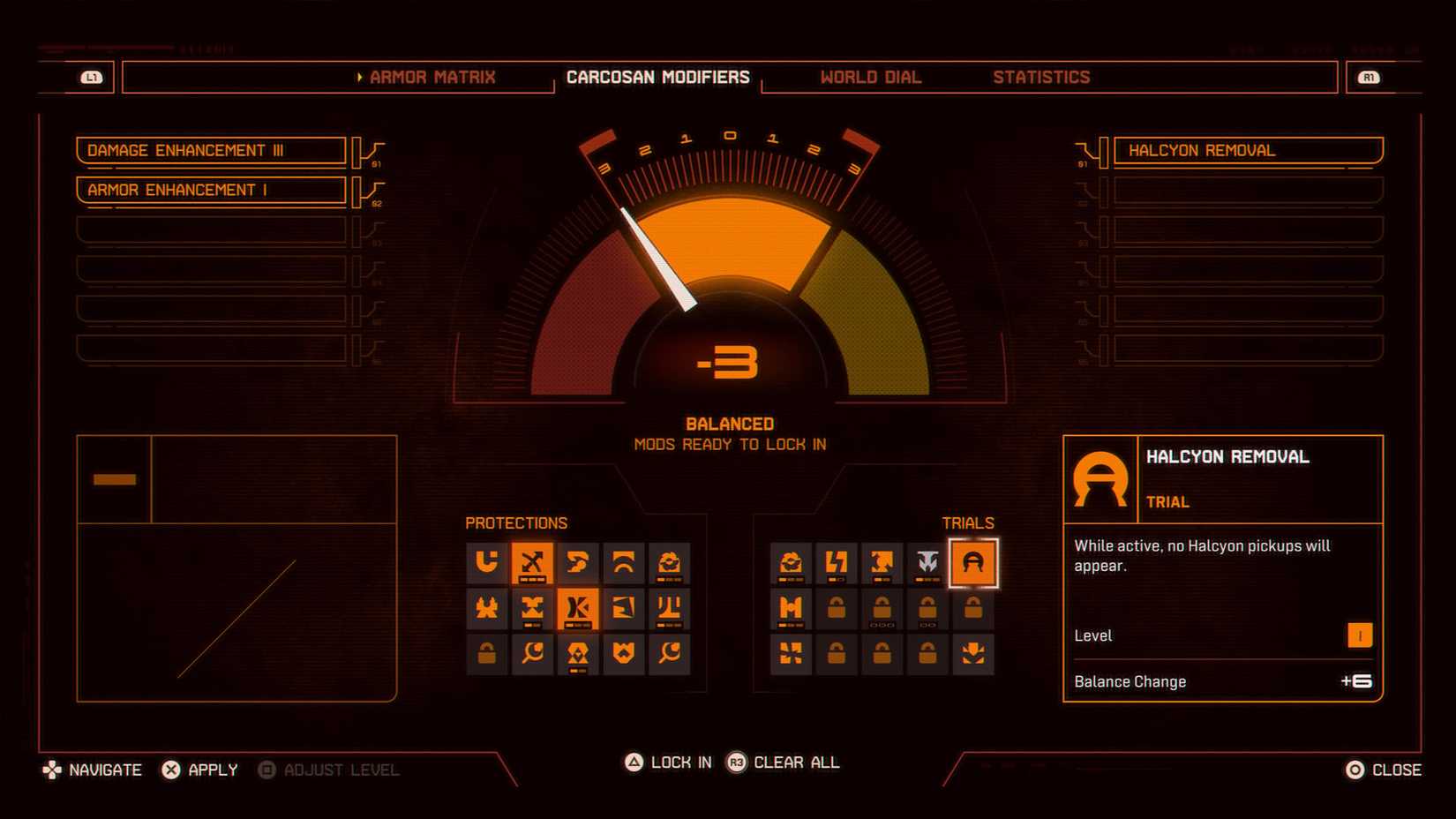Select the letter-M Trials mod icon

pyautogui.click(x=791, y=609)
